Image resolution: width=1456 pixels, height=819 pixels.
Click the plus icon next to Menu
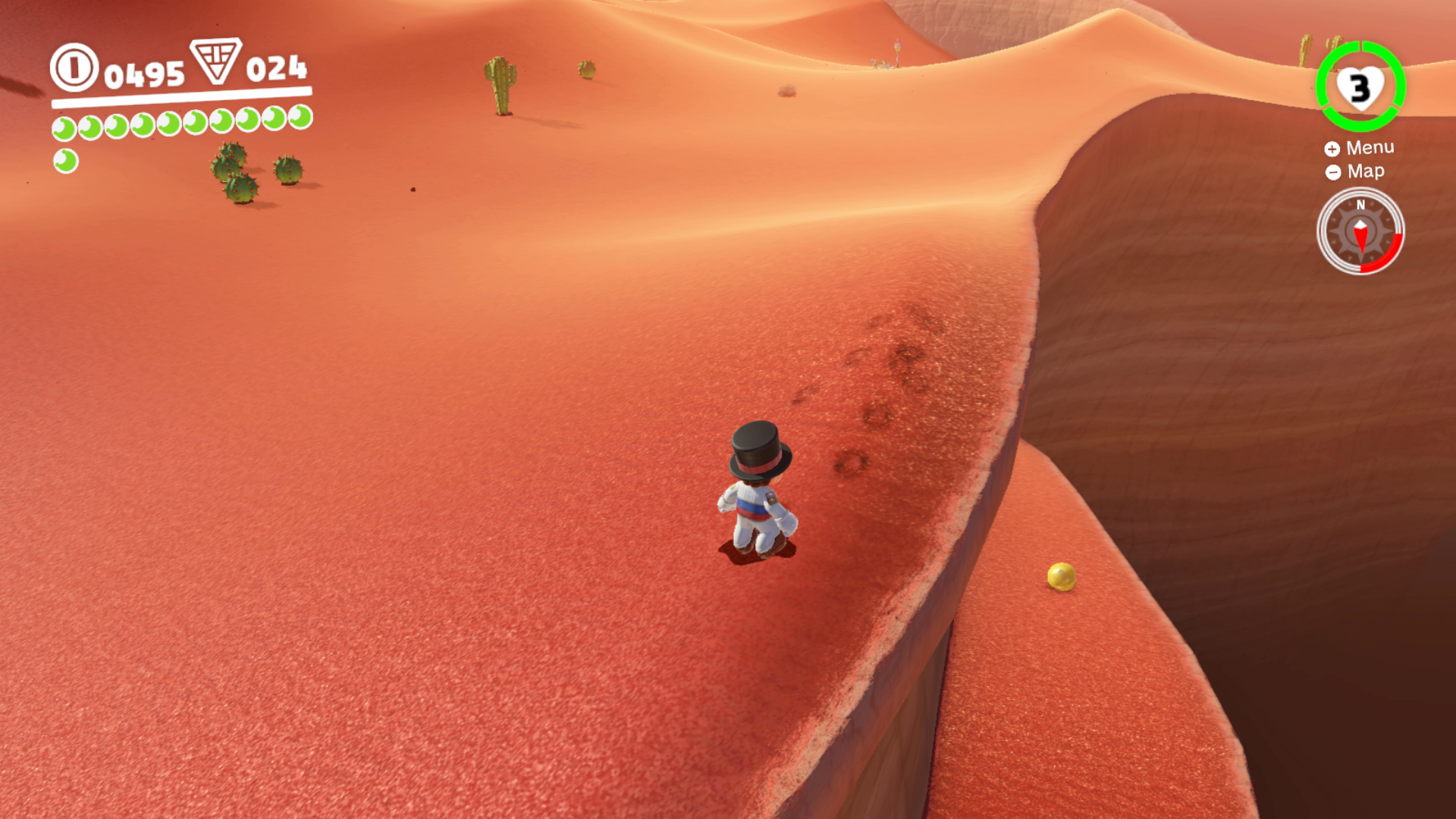tap(1332, 148)
